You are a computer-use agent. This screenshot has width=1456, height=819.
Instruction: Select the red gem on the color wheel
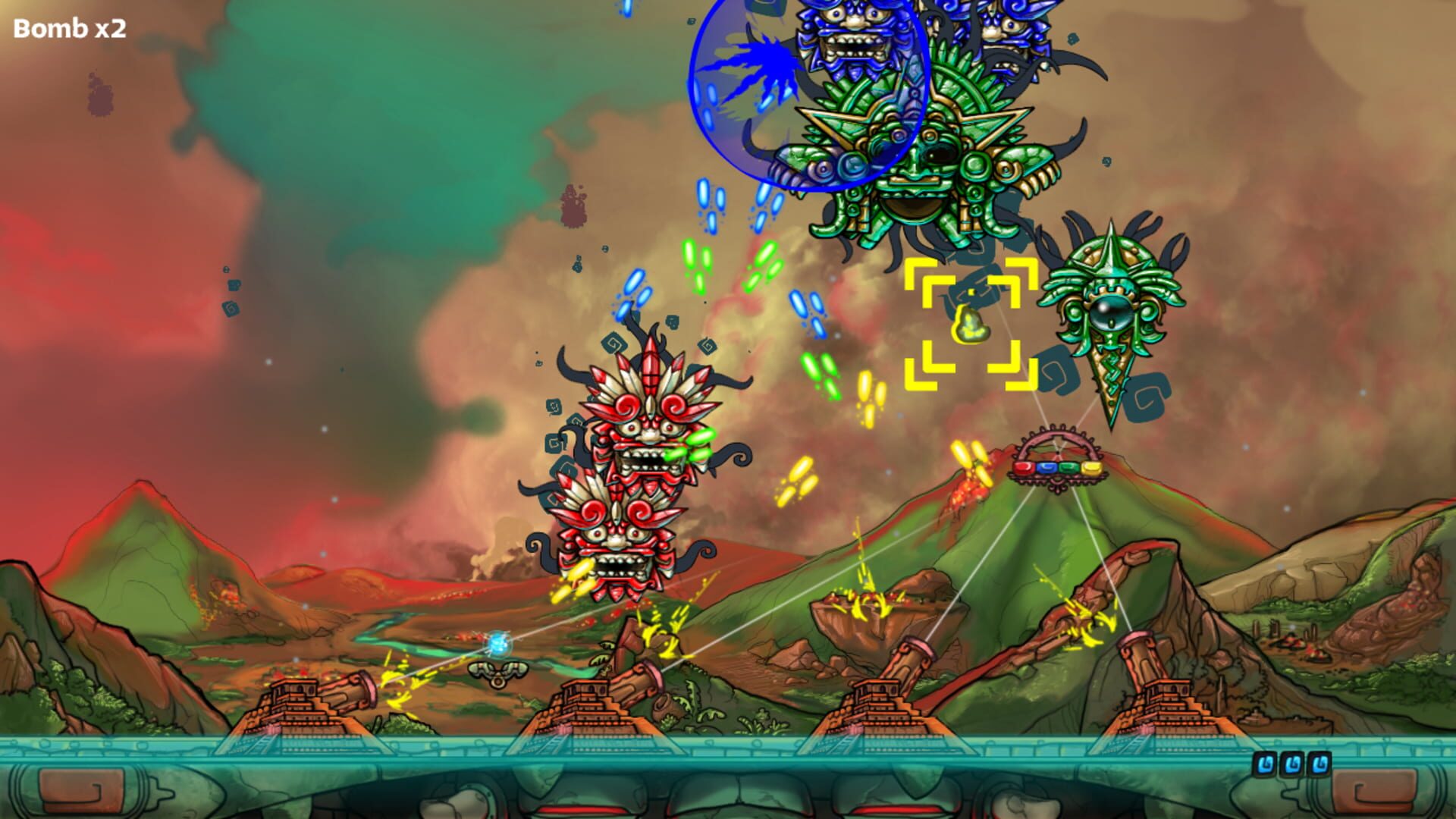pos(1022,468)
